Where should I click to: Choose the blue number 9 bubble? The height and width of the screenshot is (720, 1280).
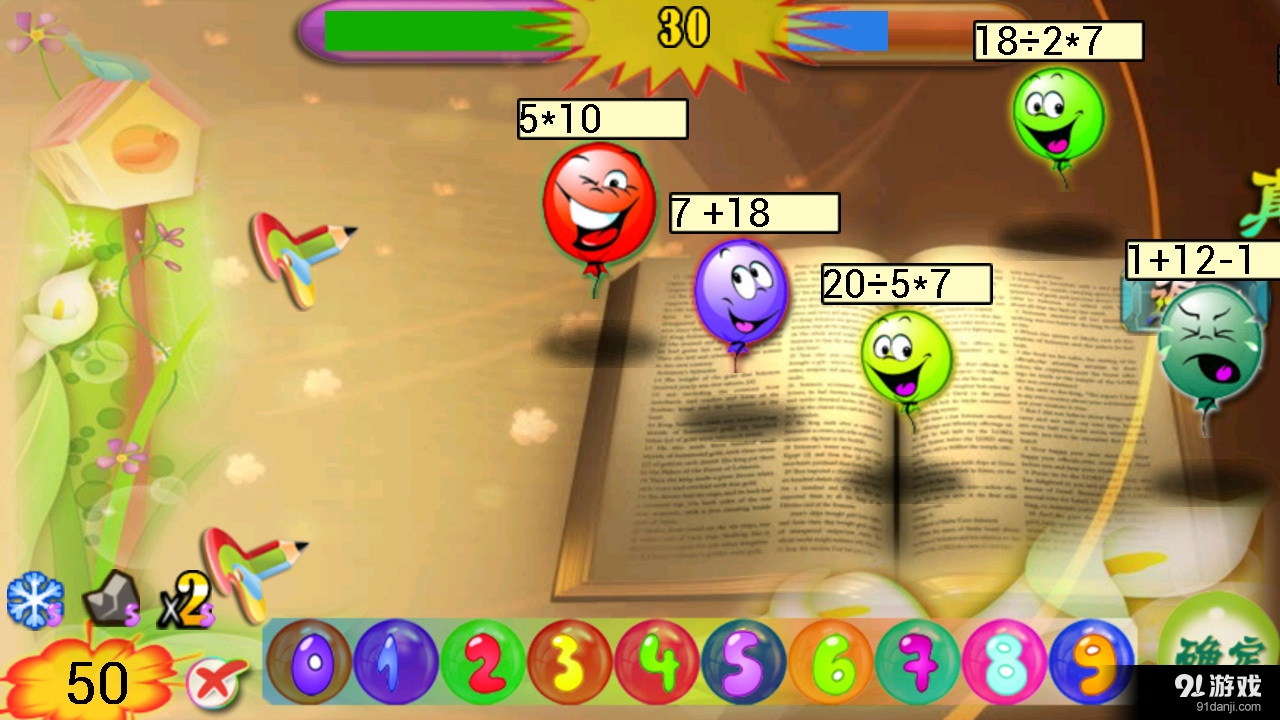[x=1091, y=662]
